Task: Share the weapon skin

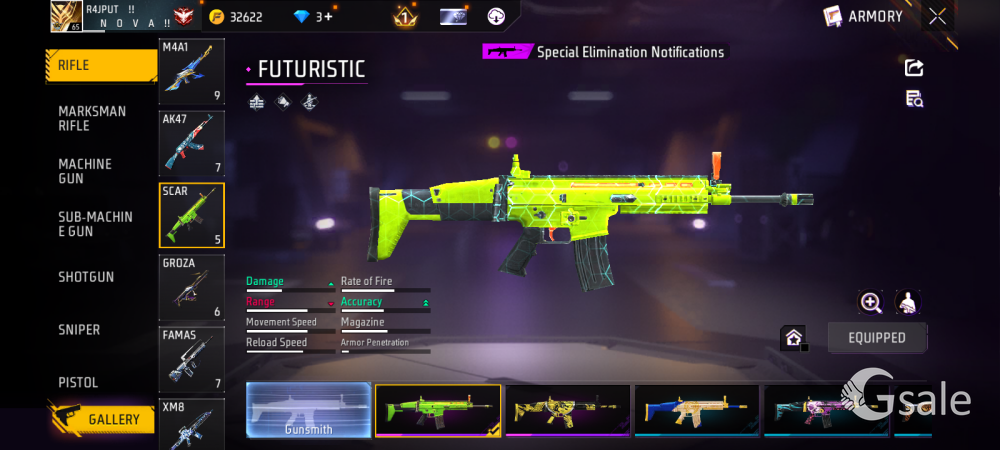Action: point(914,68)
